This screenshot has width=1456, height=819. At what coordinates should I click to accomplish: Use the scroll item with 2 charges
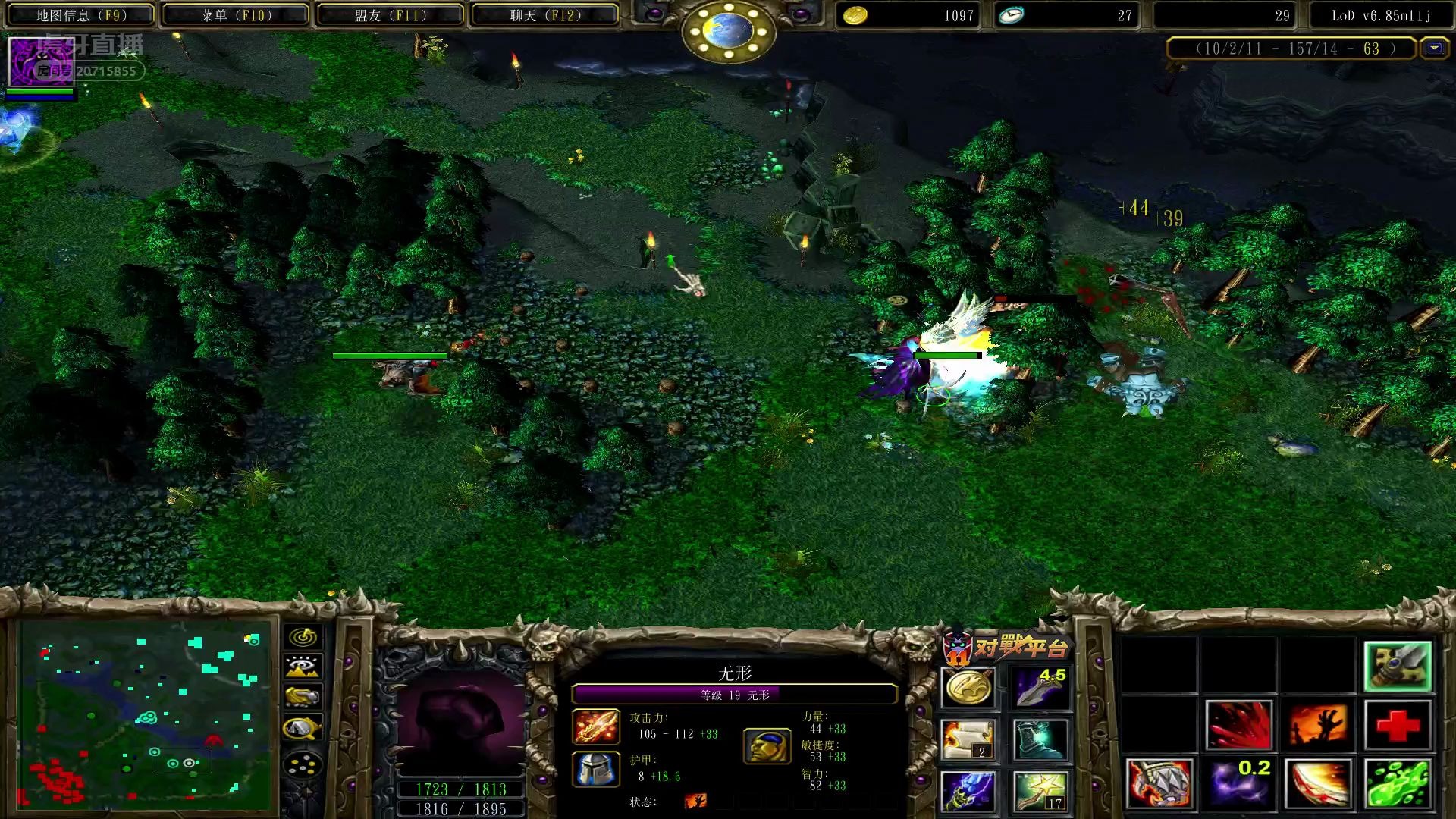point(968,739)
